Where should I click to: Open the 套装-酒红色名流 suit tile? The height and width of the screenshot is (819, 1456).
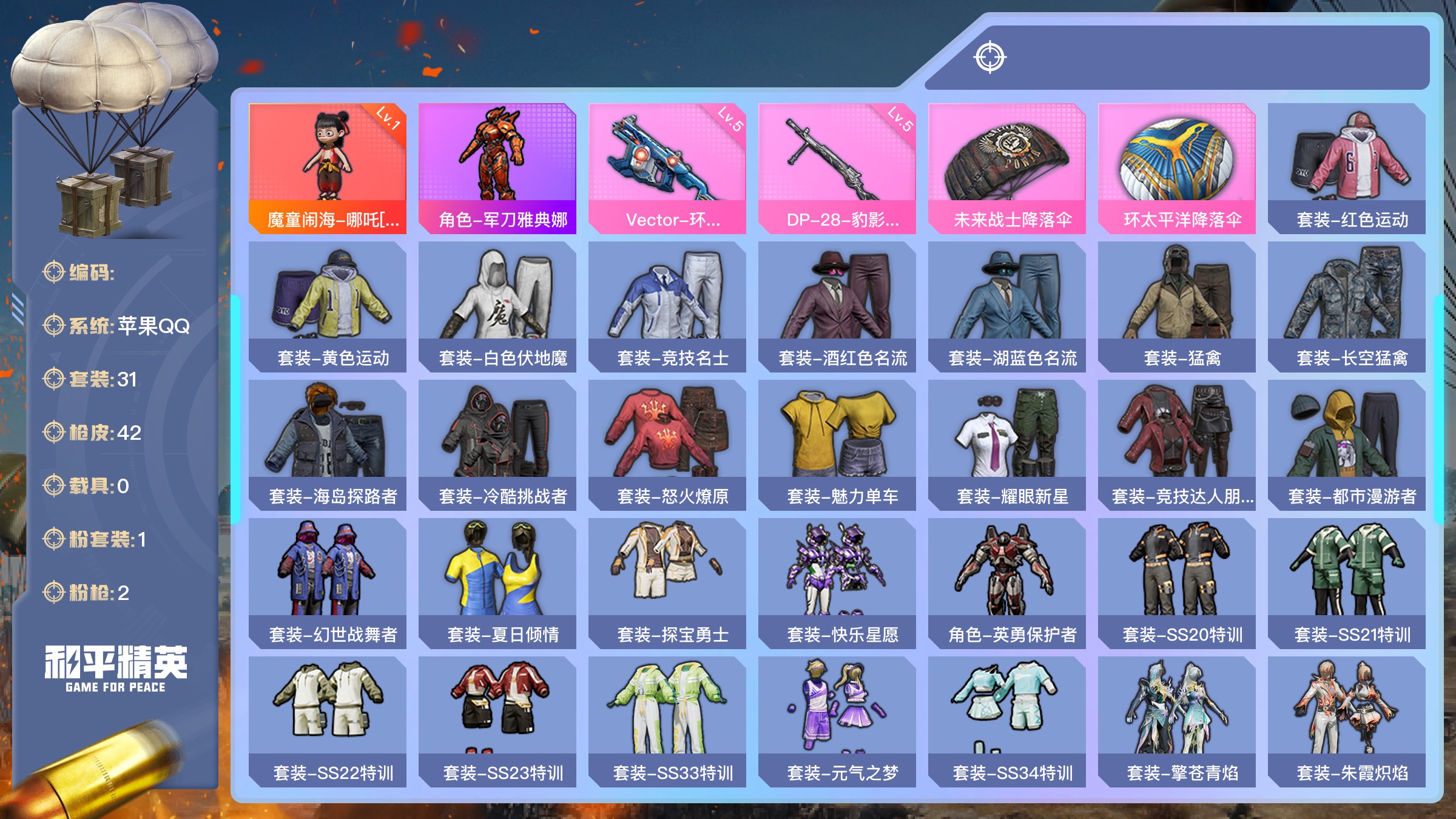[x=837, y=306]
